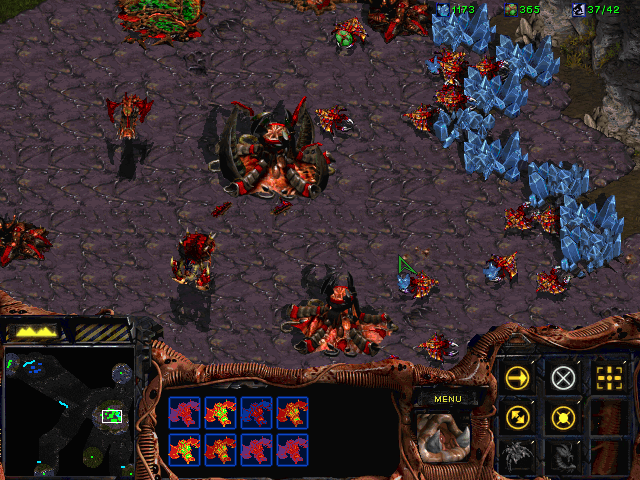This screenshot has height=480, width=640.
Task: Issue the Move command arrow button
Action: pos(517,377)
